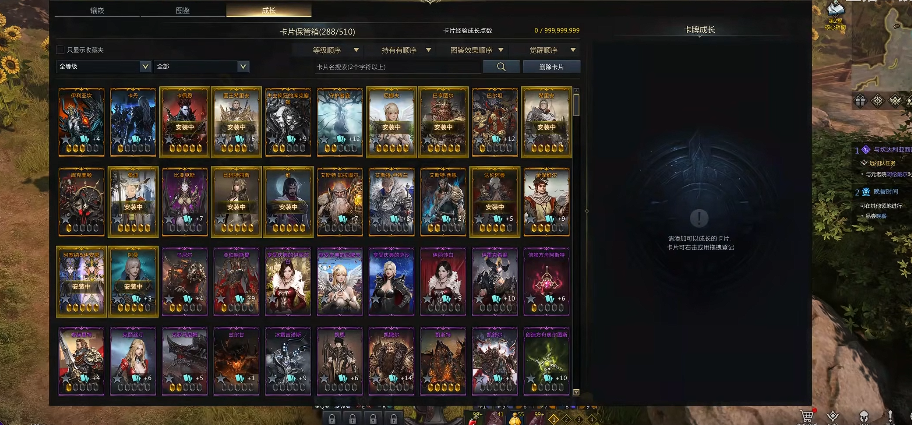Open the shop cart icon
Screen dimensions: 912x425
coord(806,415)
